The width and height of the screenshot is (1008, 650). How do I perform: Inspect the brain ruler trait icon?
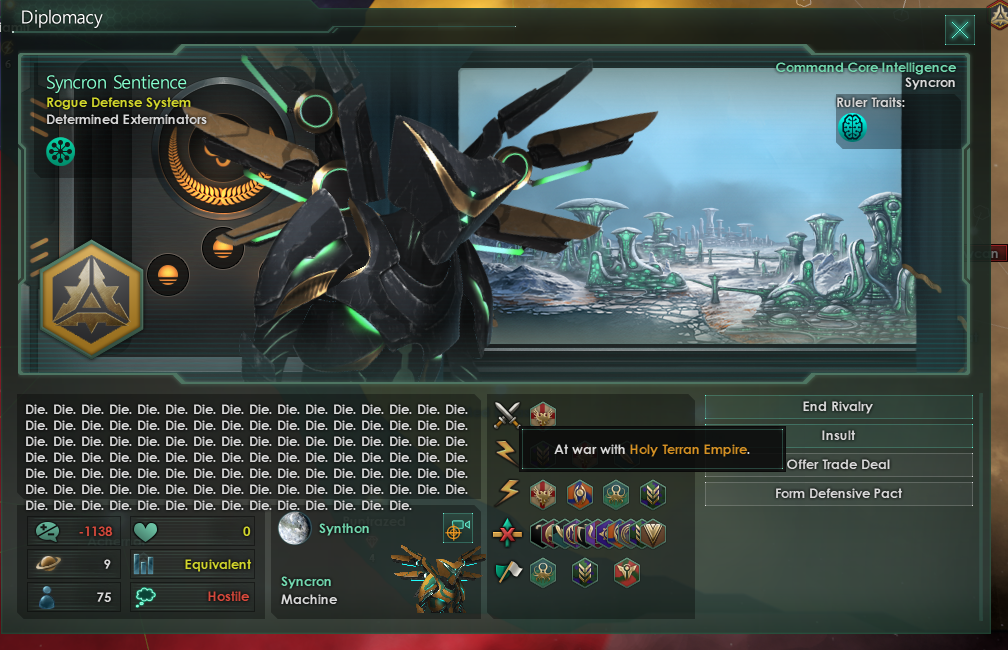click(x=852, y=127)
